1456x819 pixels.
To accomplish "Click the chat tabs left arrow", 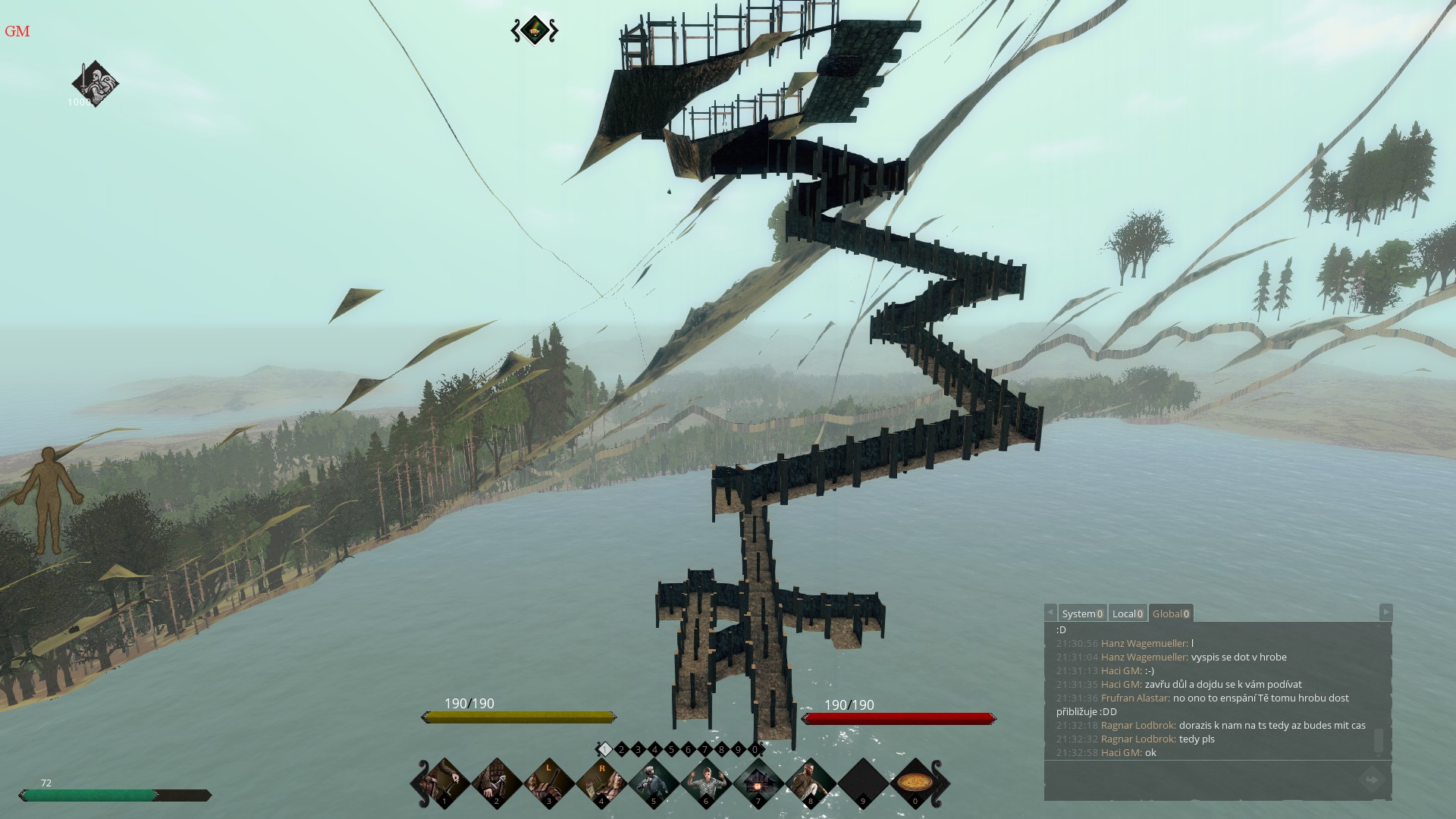I will (x=1050, y=612).
